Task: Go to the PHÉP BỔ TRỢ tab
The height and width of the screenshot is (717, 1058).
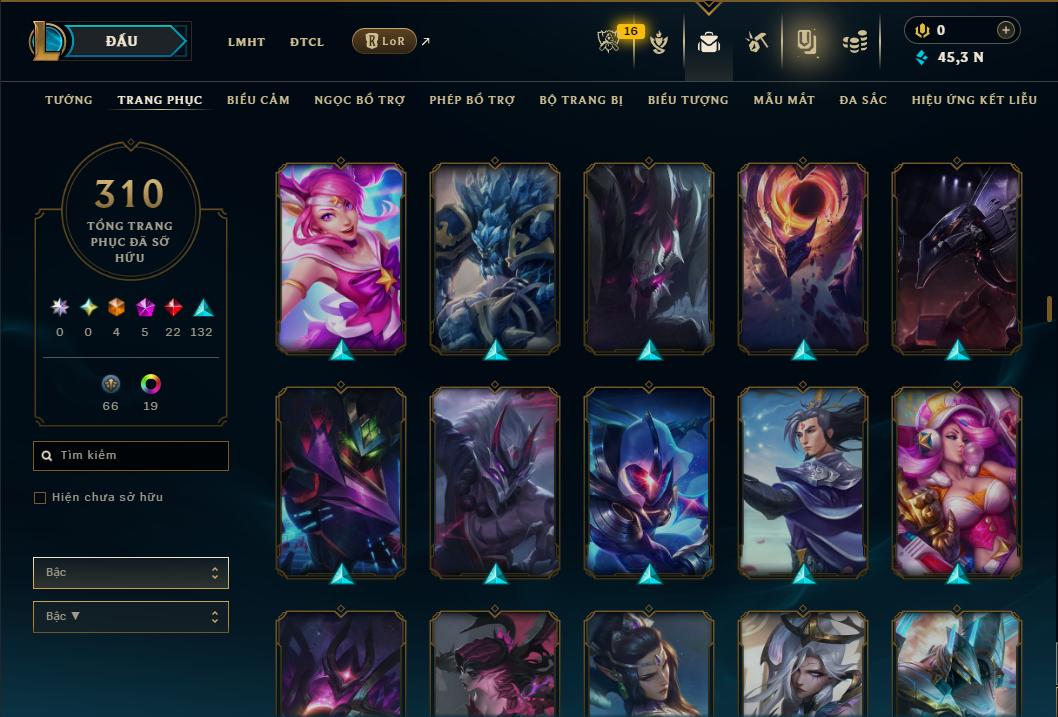Action: point(472,100)
